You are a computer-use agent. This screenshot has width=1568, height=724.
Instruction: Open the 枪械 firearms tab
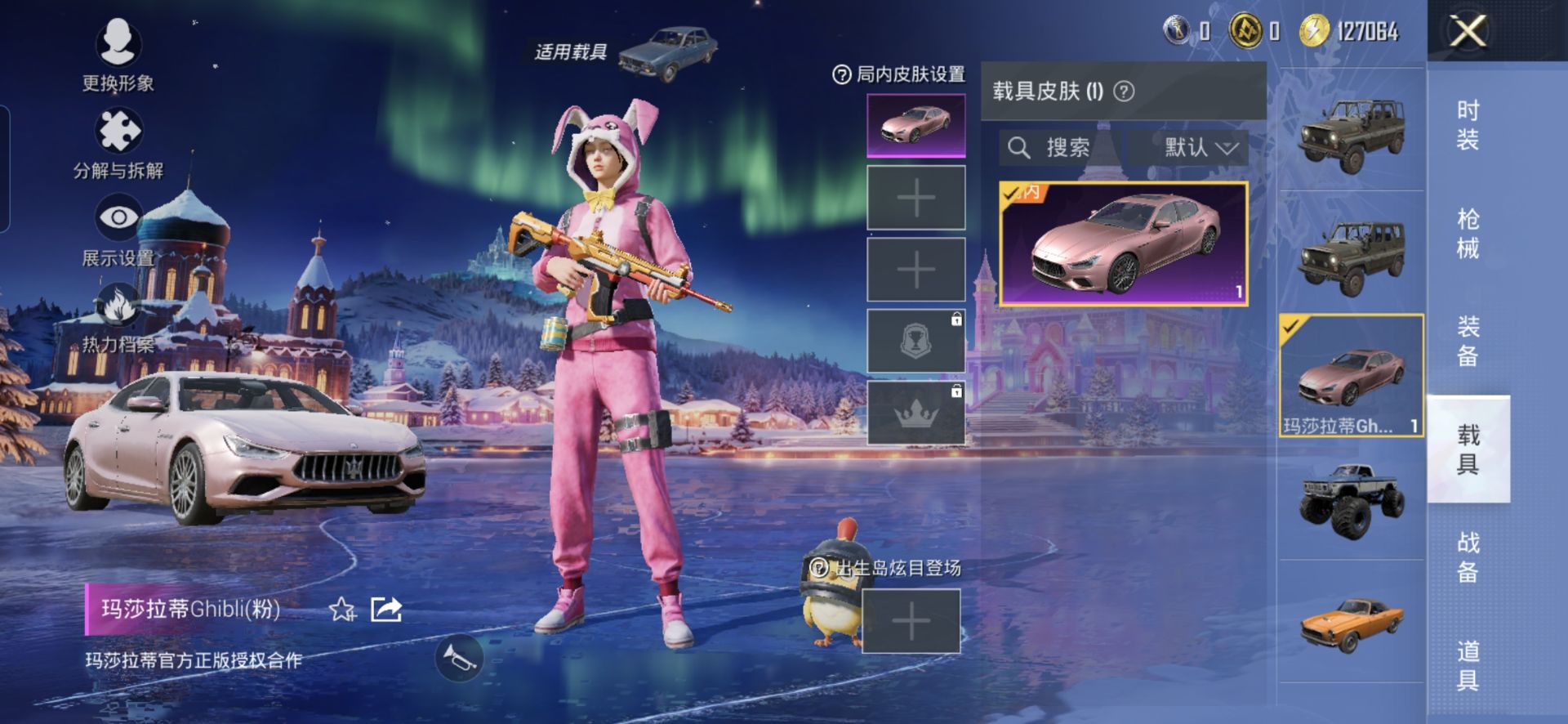(x=1468, y=233)
